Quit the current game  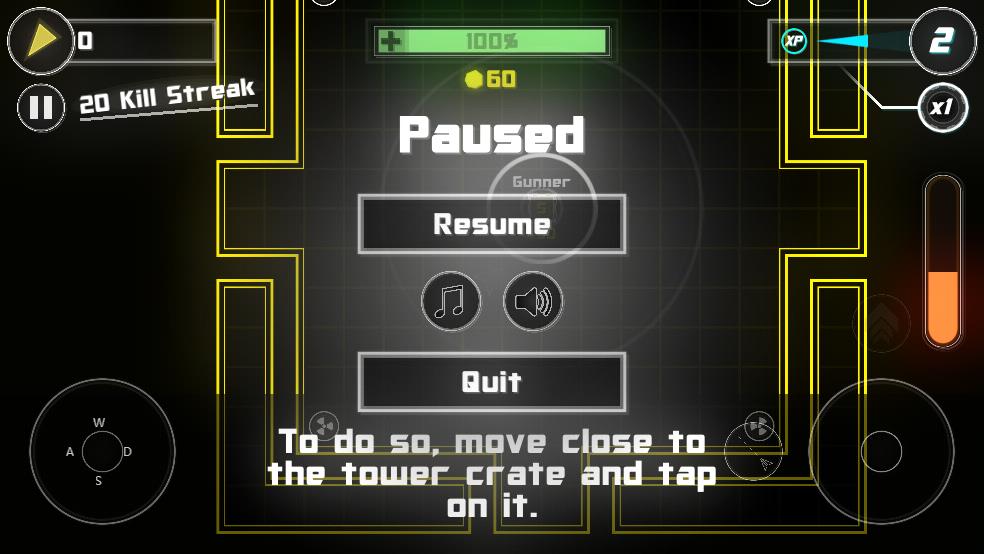491,381
